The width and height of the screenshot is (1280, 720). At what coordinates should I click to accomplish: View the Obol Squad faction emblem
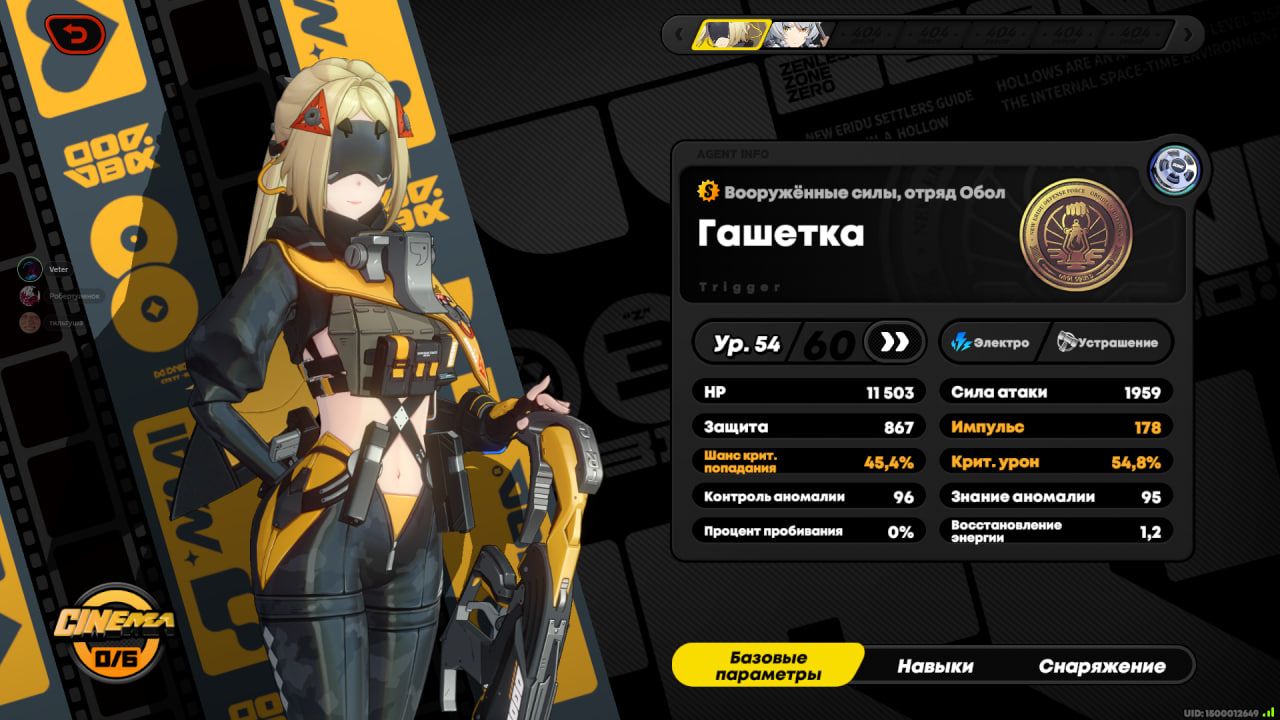pyautogui.click(x=1075, y=236)
